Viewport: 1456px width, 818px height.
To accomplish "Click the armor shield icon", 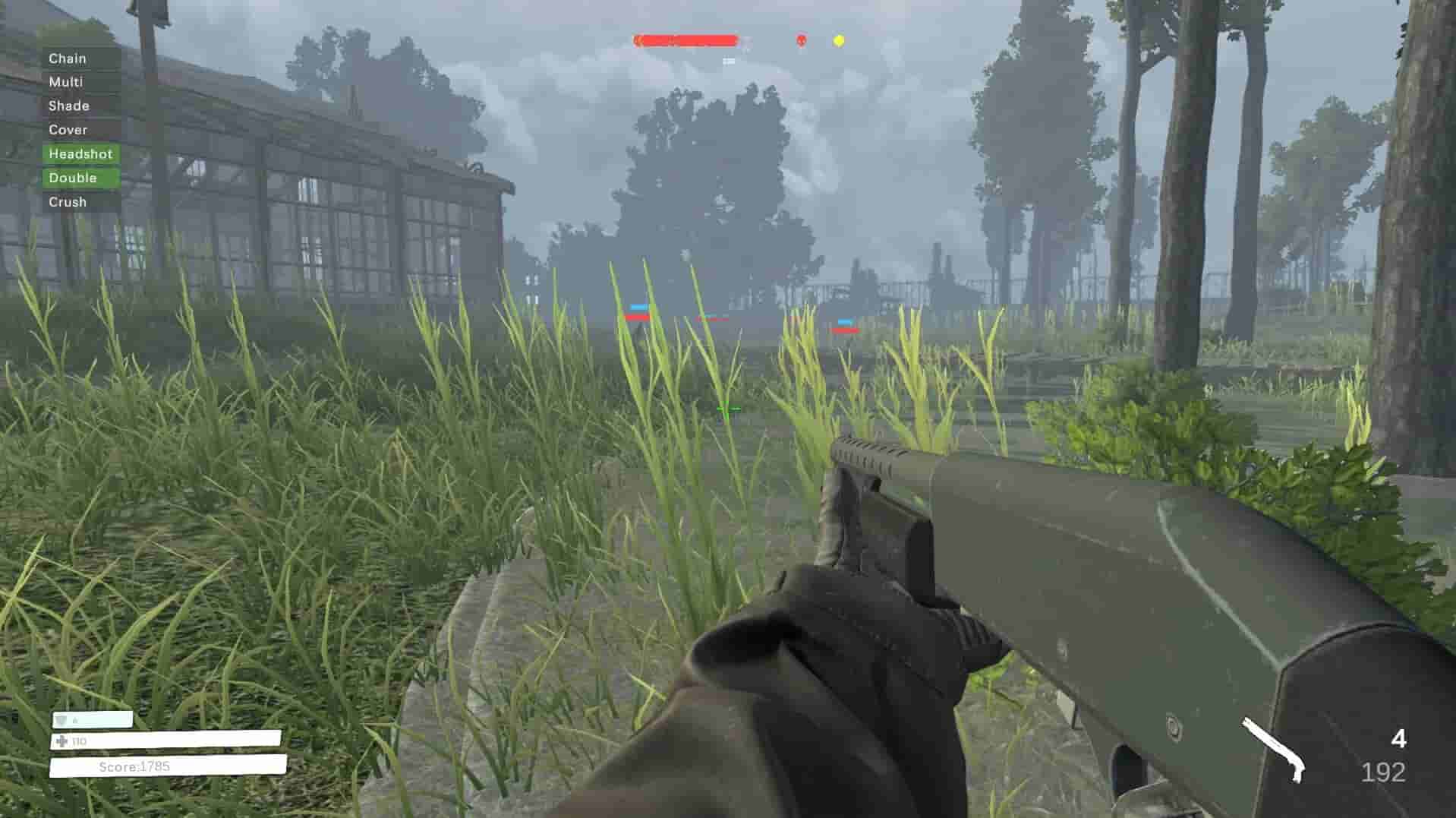I will [x=60, y=719].
